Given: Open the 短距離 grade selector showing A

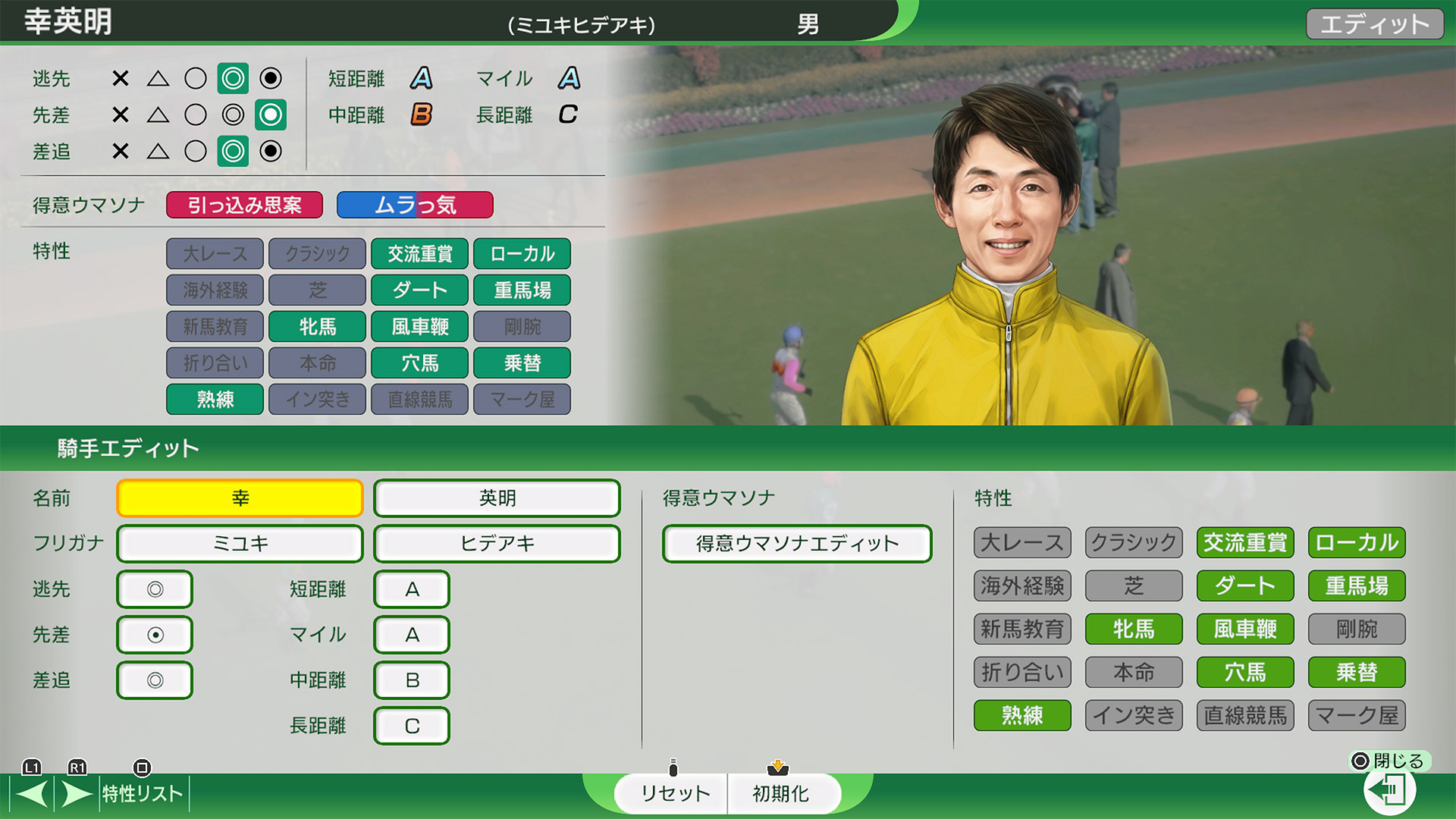Looking at the screenshot, I should pos(412,589).
